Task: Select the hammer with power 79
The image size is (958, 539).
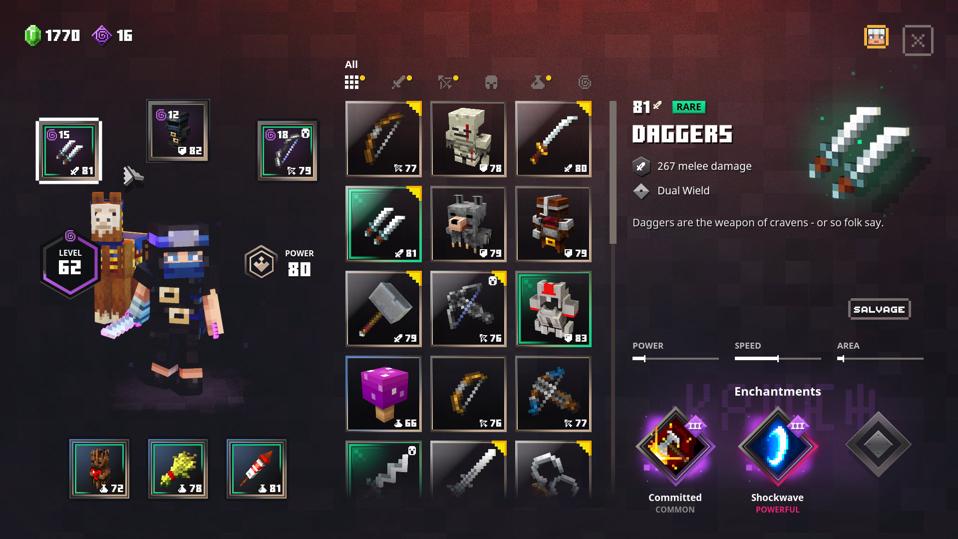Action: pos(383,309)
